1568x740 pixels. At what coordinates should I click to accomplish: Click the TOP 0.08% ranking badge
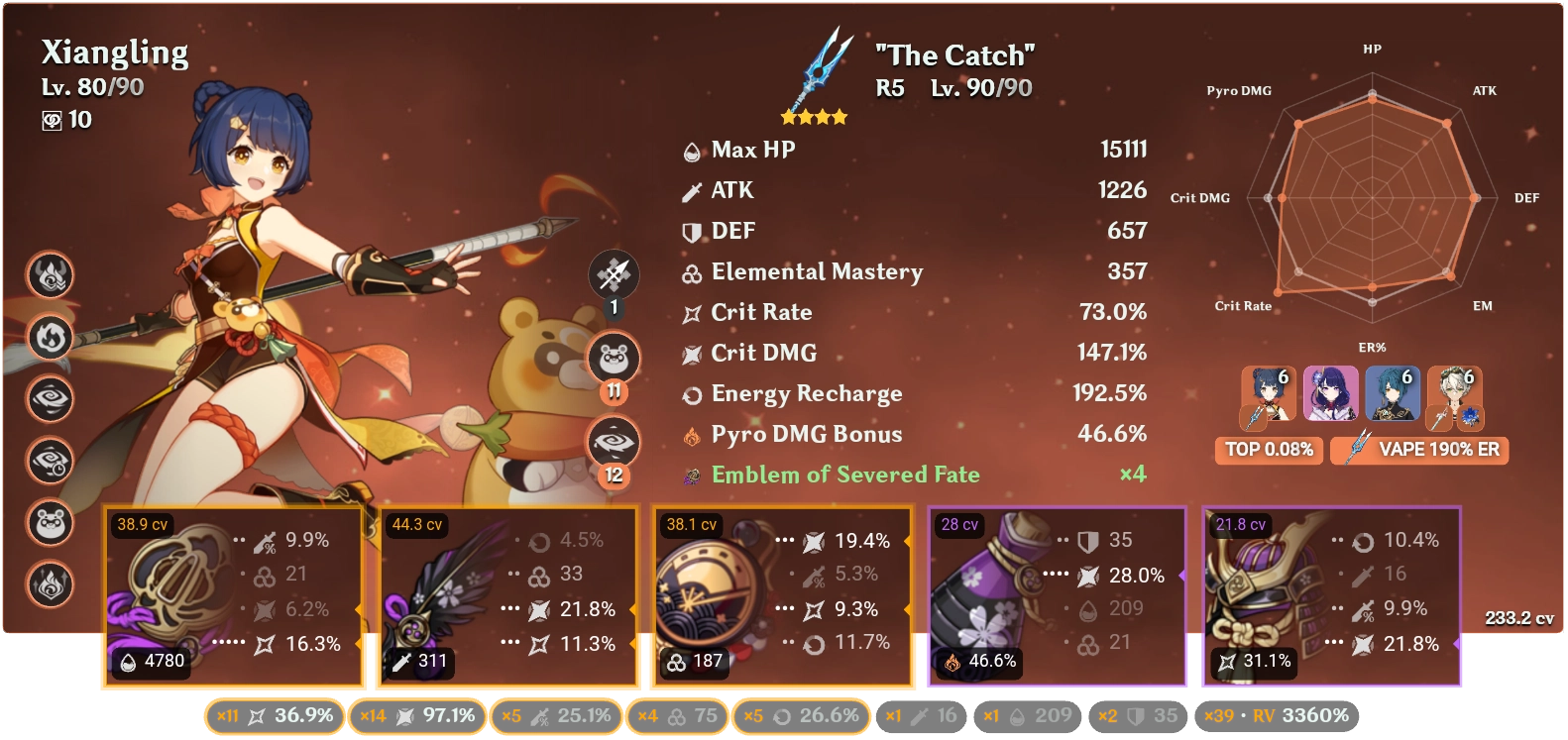[x=1269, y=451]
